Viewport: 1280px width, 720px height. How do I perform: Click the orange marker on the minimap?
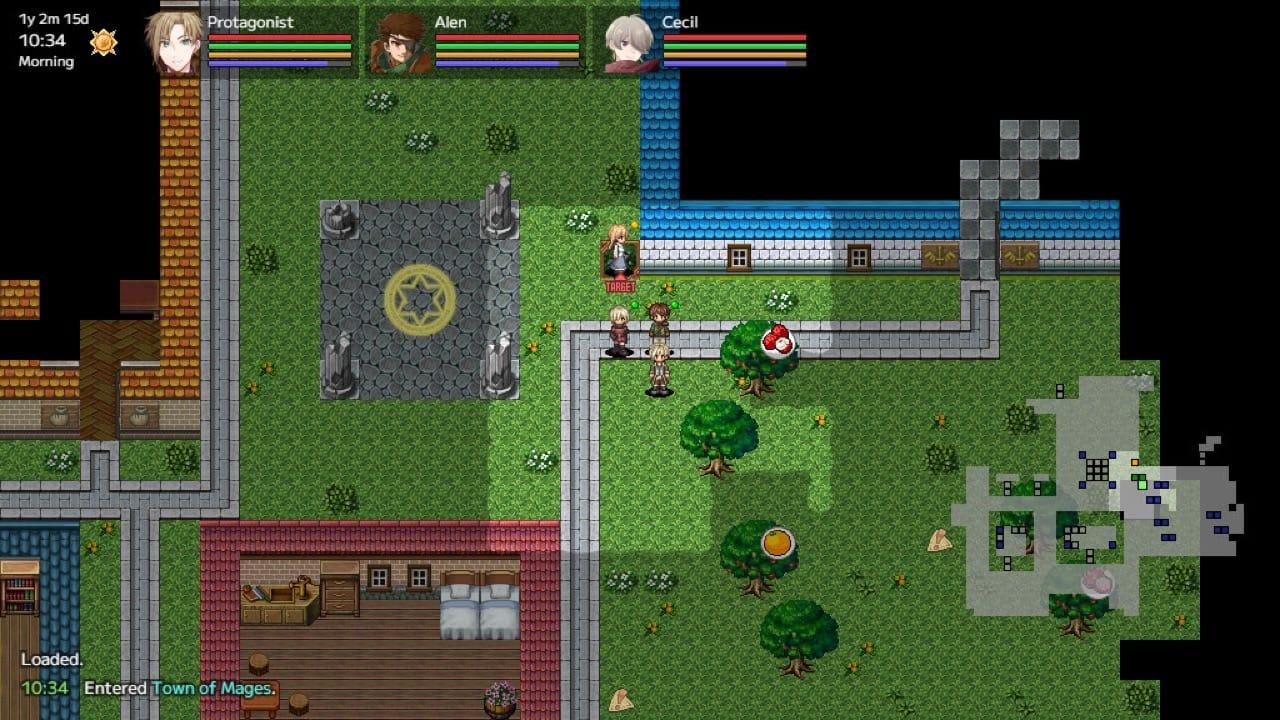click(x=1134, y=462)
